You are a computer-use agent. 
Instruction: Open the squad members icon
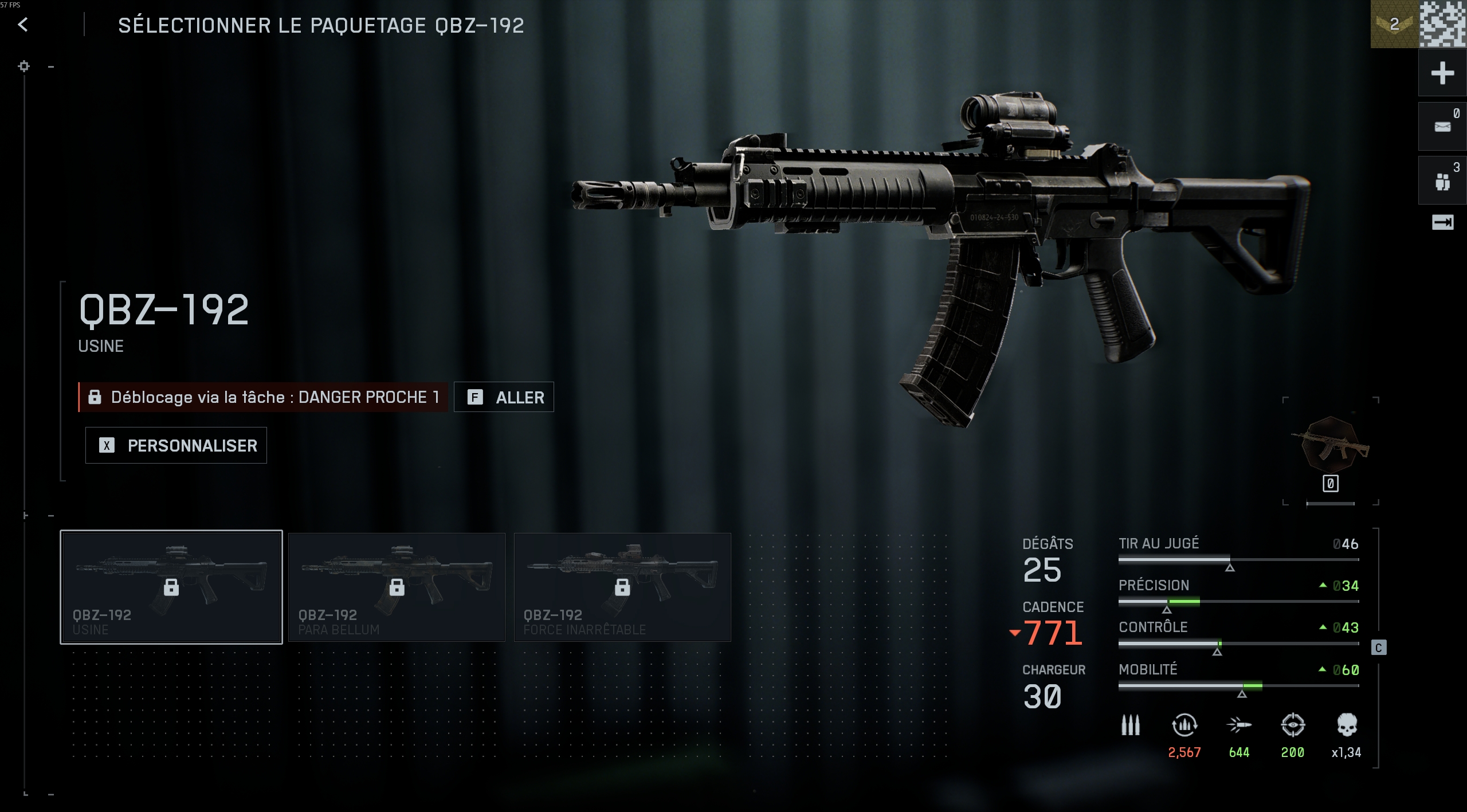(1442, 181)
